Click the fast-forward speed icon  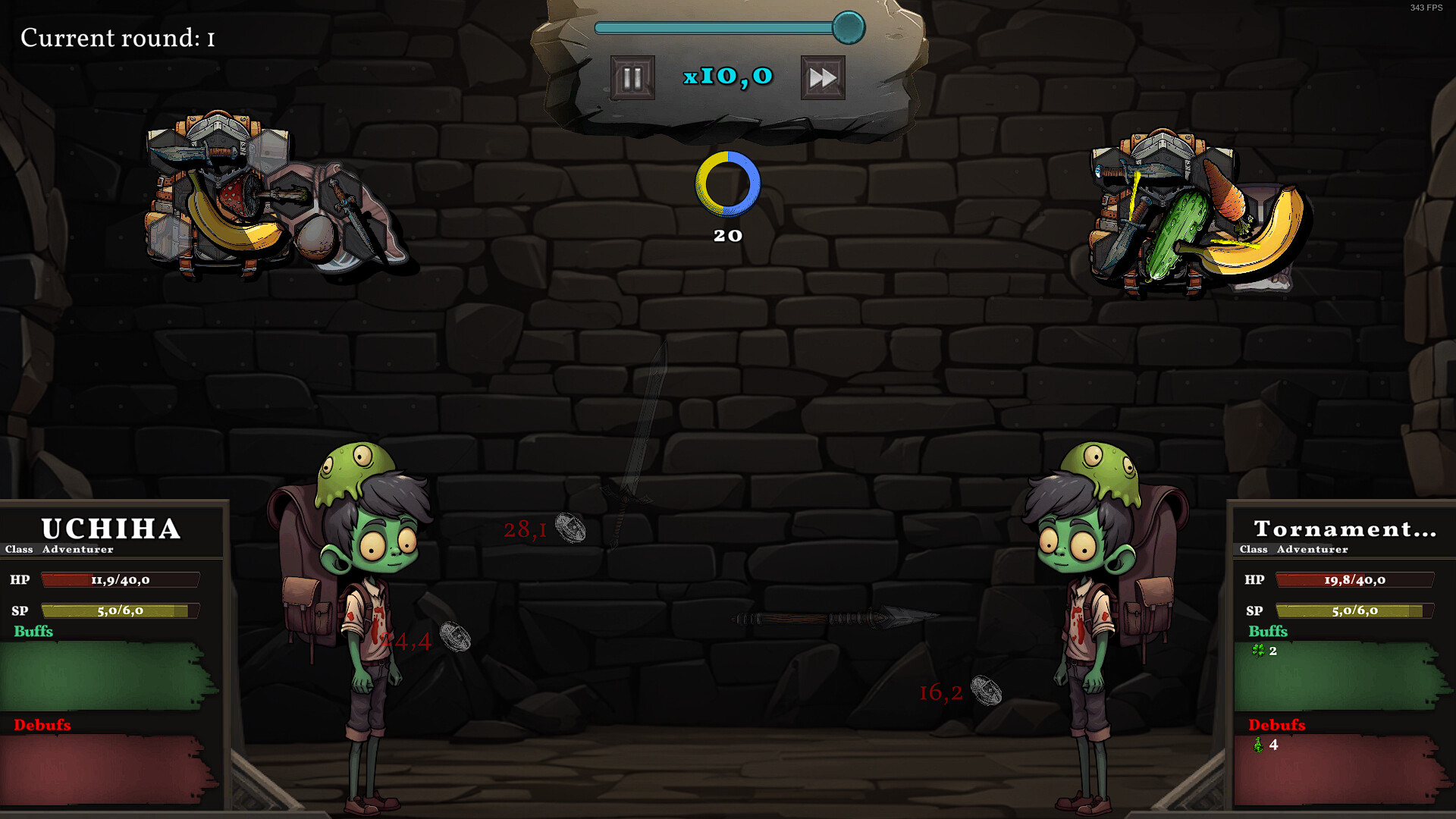pos(824,77)
